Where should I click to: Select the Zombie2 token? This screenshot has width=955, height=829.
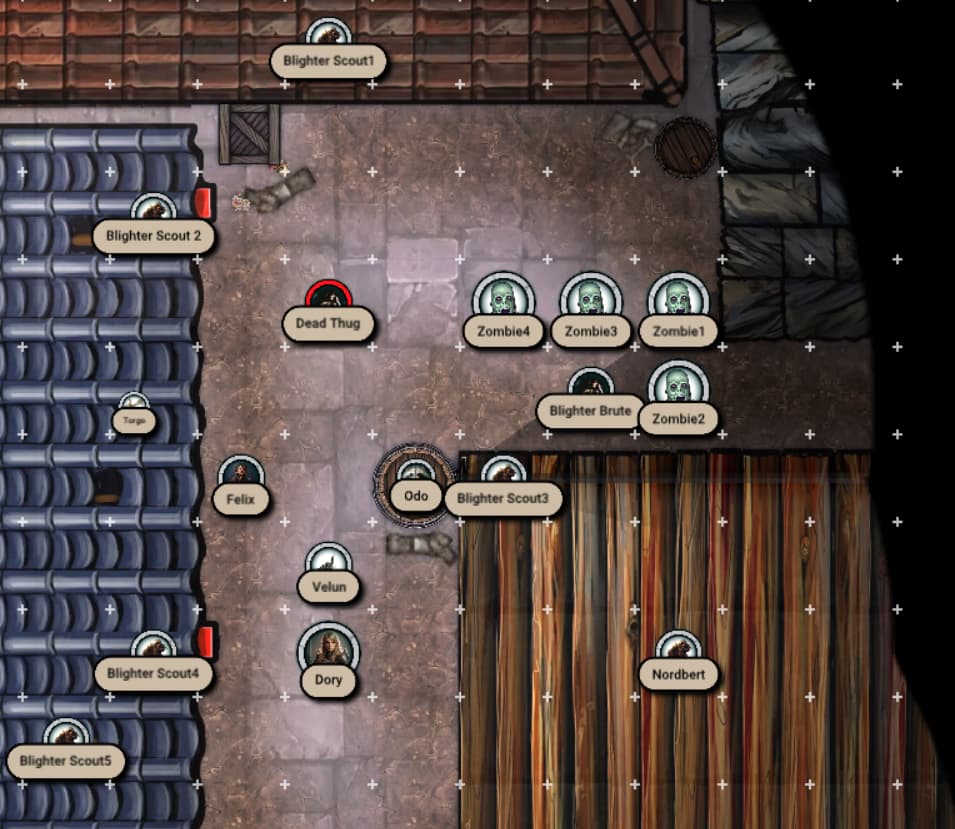click(678, 390)
